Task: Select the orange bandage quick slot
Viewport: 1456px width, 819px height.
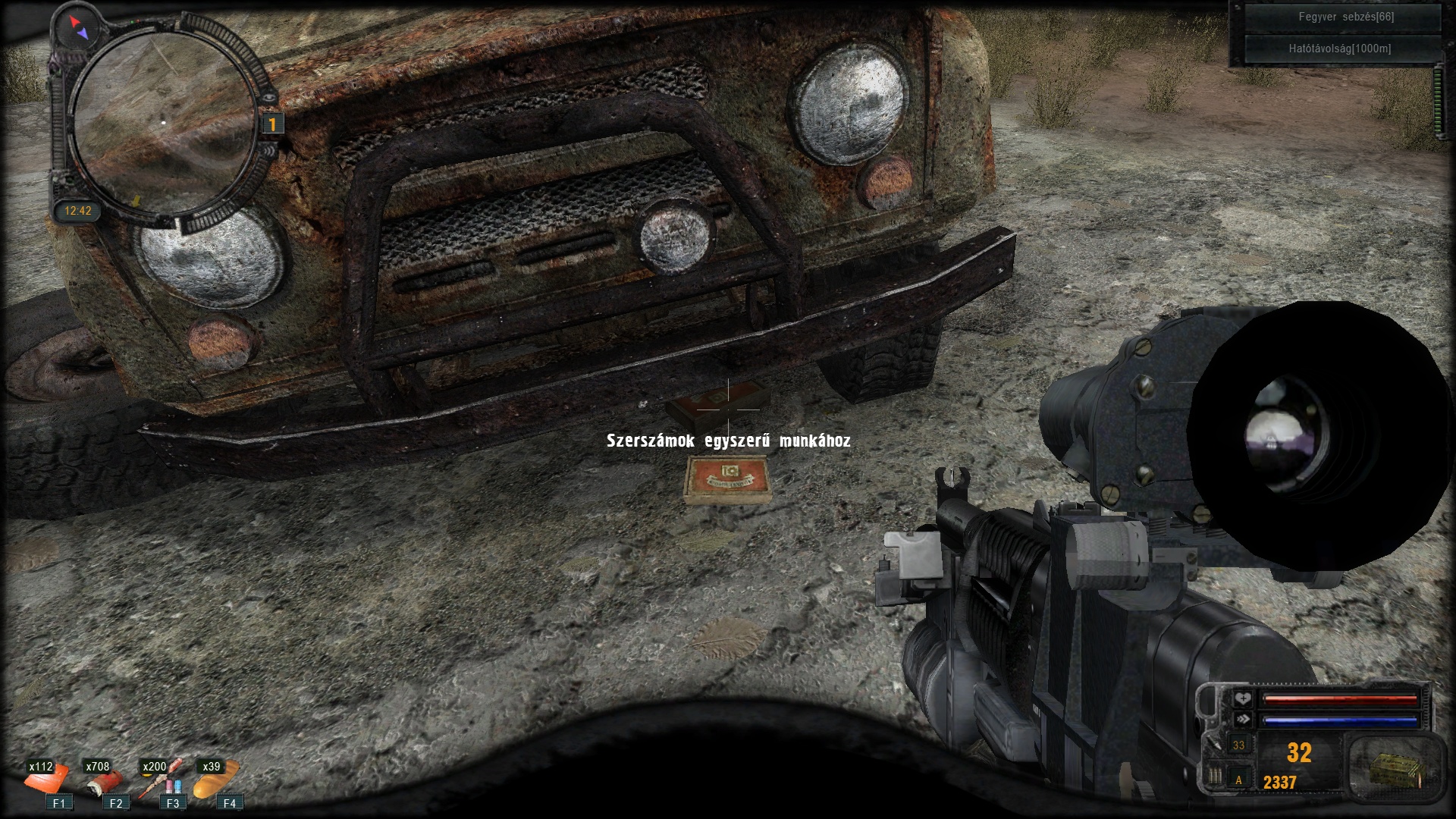Action: (48, 780)
